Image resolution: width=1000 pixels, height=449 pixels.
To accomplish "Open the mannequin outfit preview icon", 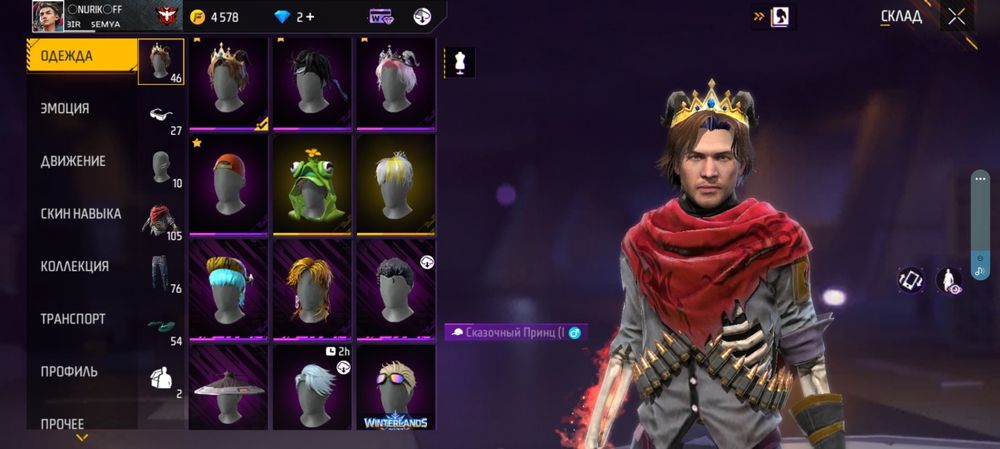I will (459, 62).
